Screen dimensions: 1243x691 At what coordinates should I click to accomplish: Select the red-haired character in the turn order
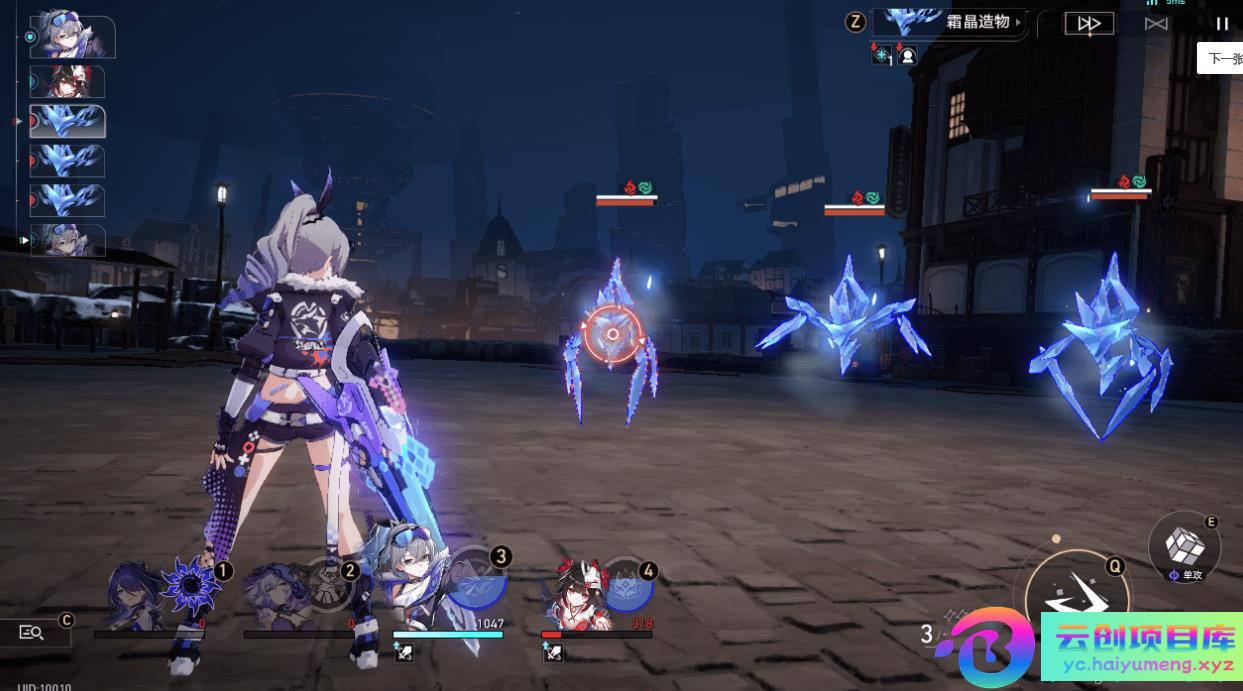coord(67,80)
